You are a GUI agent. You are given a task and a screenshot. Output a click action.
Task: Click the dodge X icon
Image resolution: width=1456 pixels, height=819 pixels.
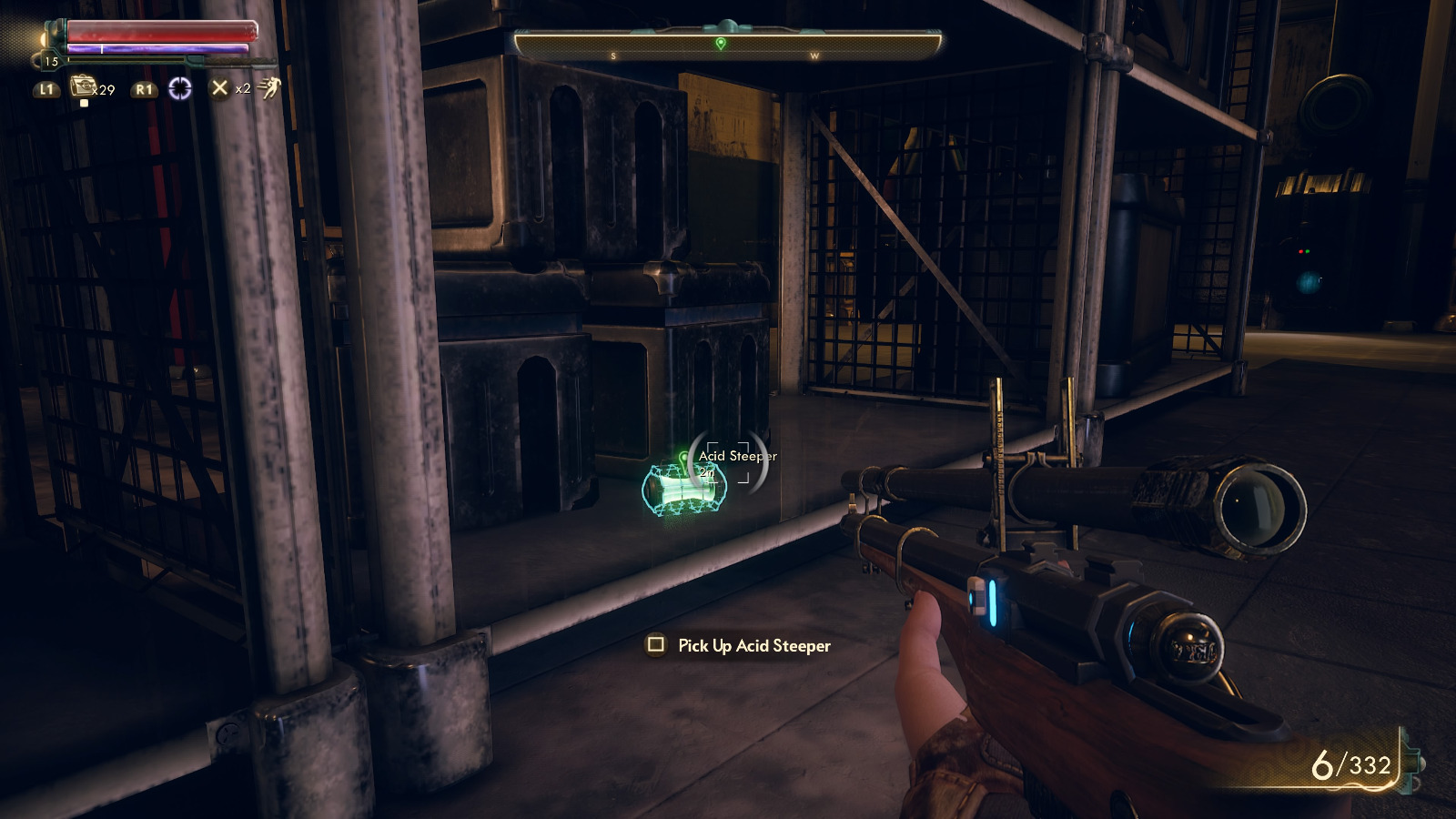220,88
